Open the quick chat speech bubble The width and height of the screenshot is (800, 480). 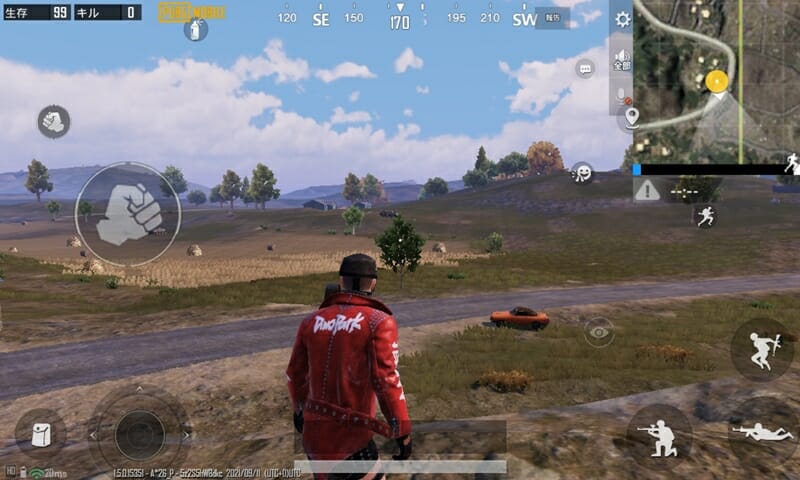click(585, 68)
